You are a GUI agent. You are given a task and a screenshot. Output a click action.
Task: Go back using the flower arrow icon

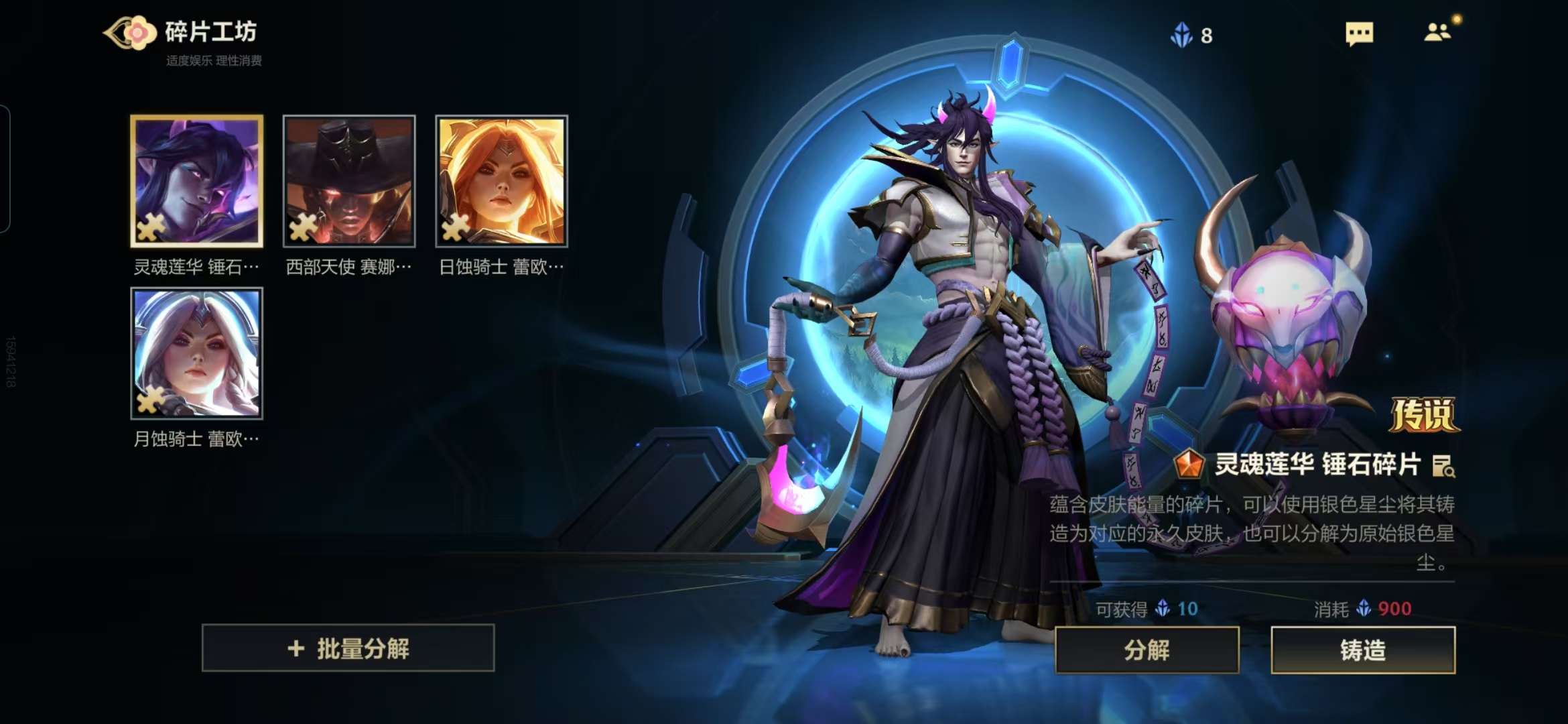click(x=129, y=32)
